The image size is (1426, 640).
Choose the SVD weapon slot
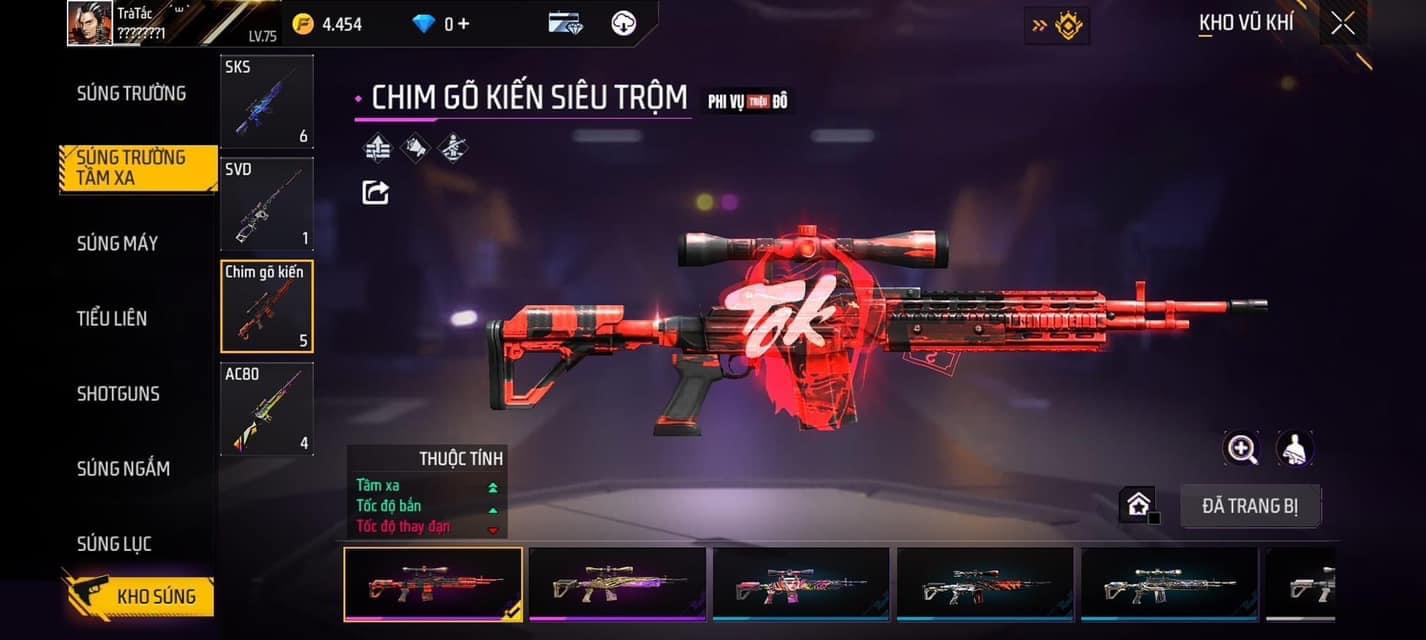point(267,204)
